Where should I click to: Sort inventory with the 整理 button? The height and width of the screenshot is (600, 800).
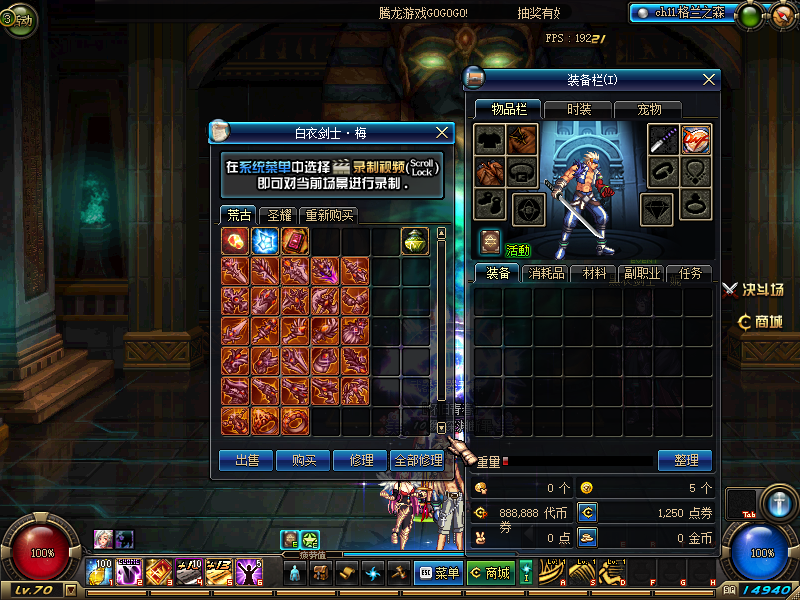point(685,460)
